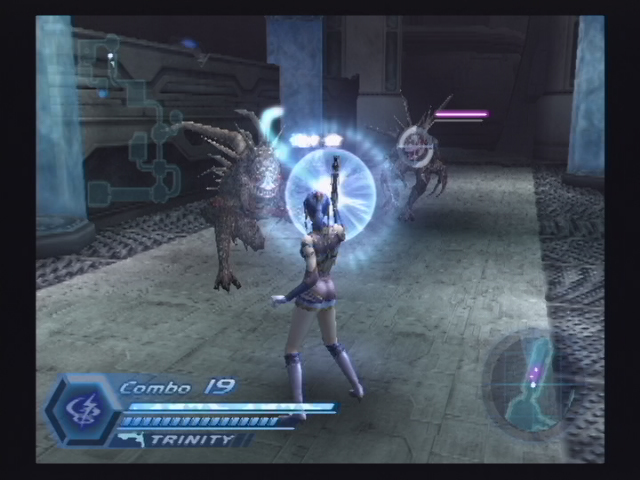Click the lock-on target reticle
640x480 pixels.
pyautogui.click(x=415, y=146)
